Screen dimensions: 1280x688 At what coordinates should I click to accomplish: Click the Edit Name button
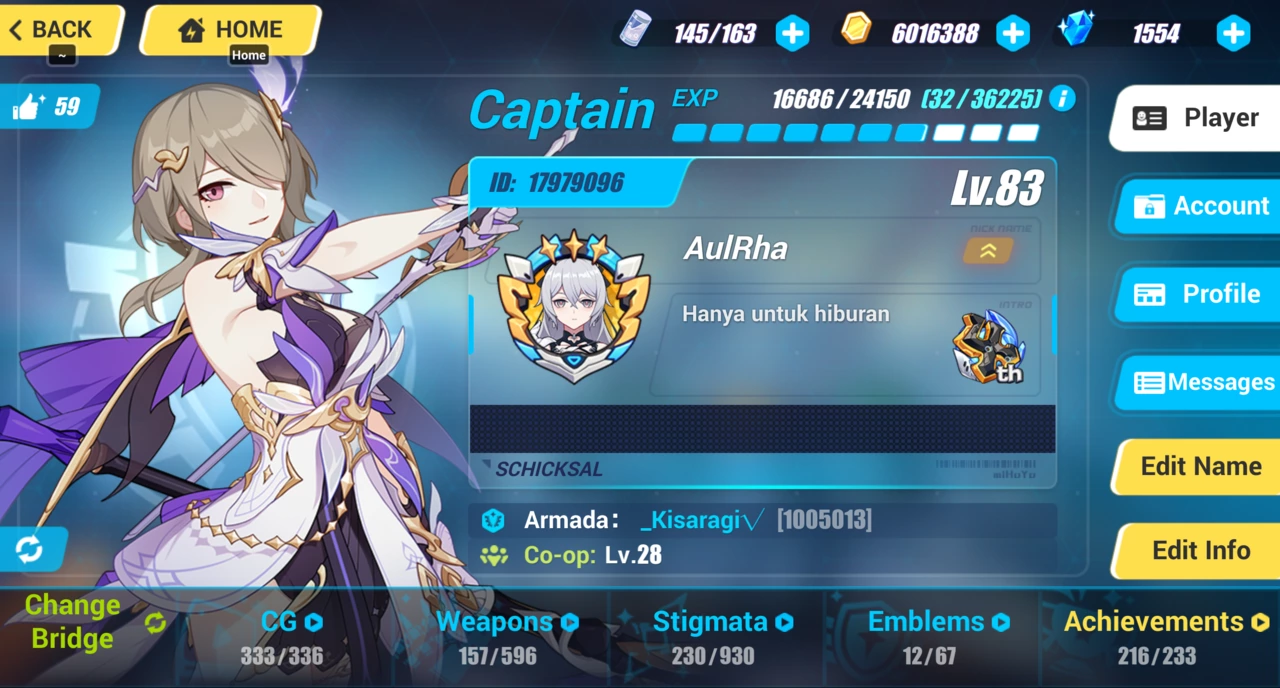point(1200,466)
